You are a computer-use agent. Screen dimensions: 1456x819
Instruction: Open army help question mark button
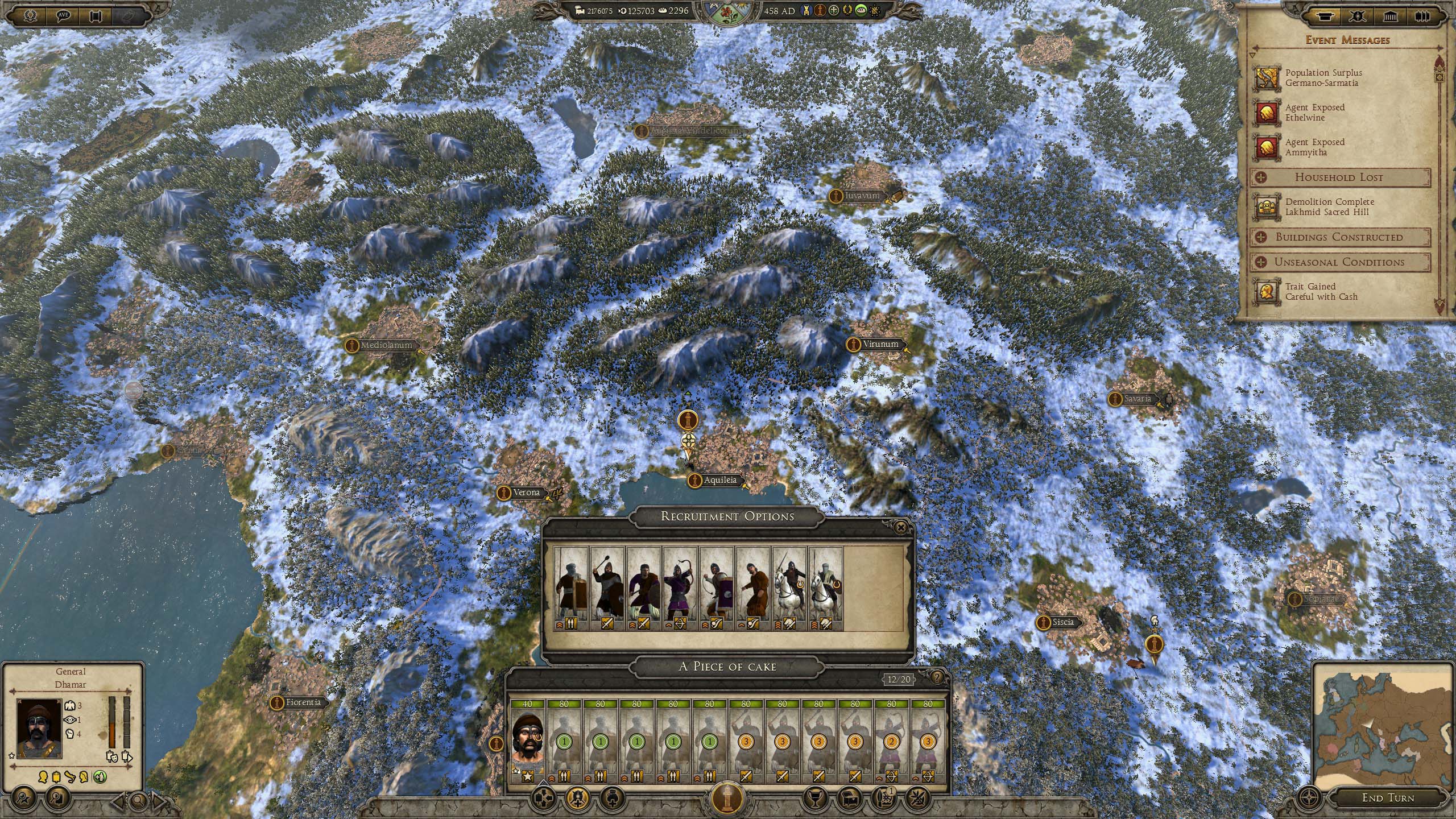936,677
